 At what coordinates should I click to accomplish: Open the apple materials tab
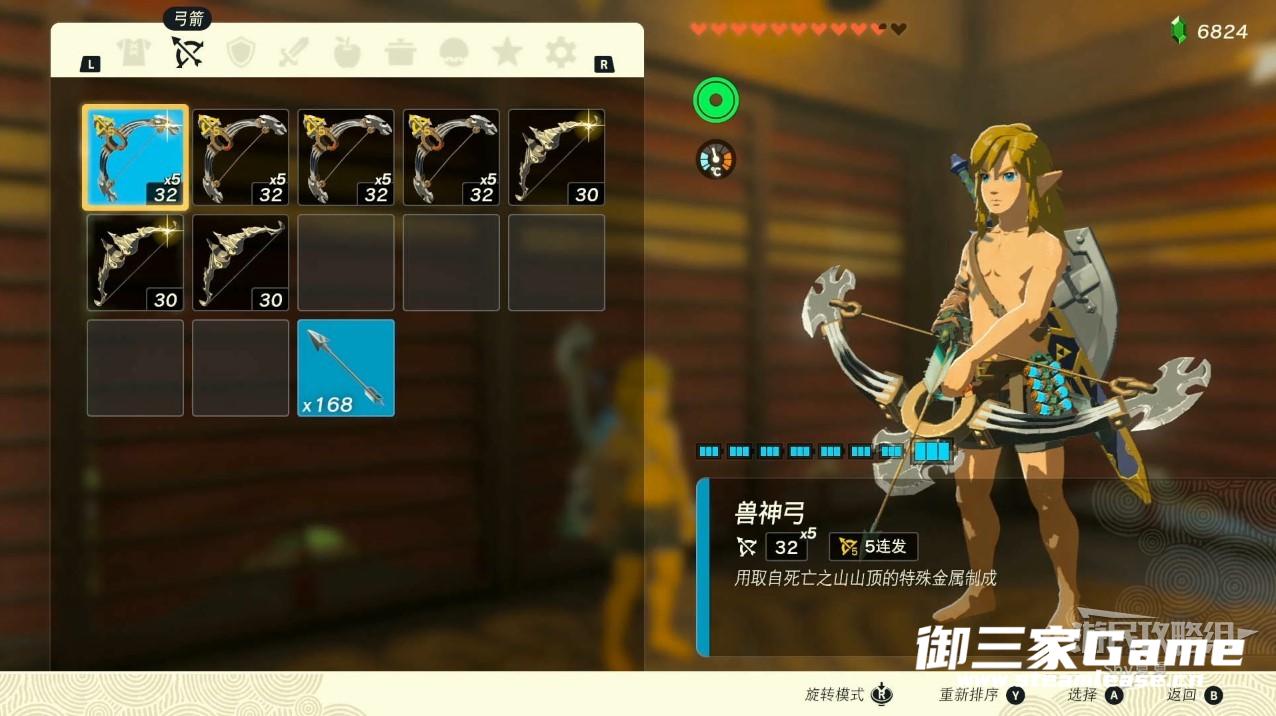347,52
